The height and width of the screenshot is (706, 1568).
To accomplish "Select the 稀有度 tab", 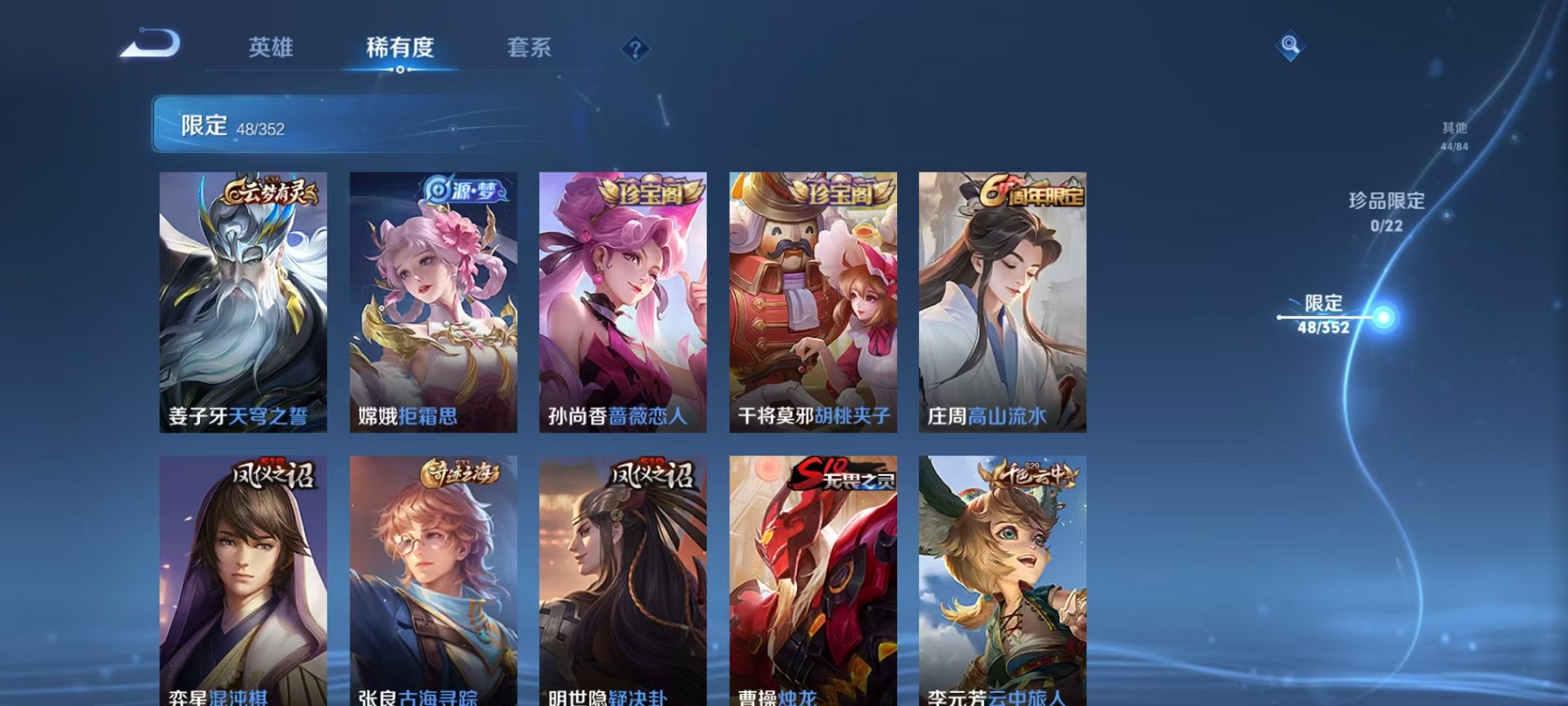I will [x=400, y=48].
